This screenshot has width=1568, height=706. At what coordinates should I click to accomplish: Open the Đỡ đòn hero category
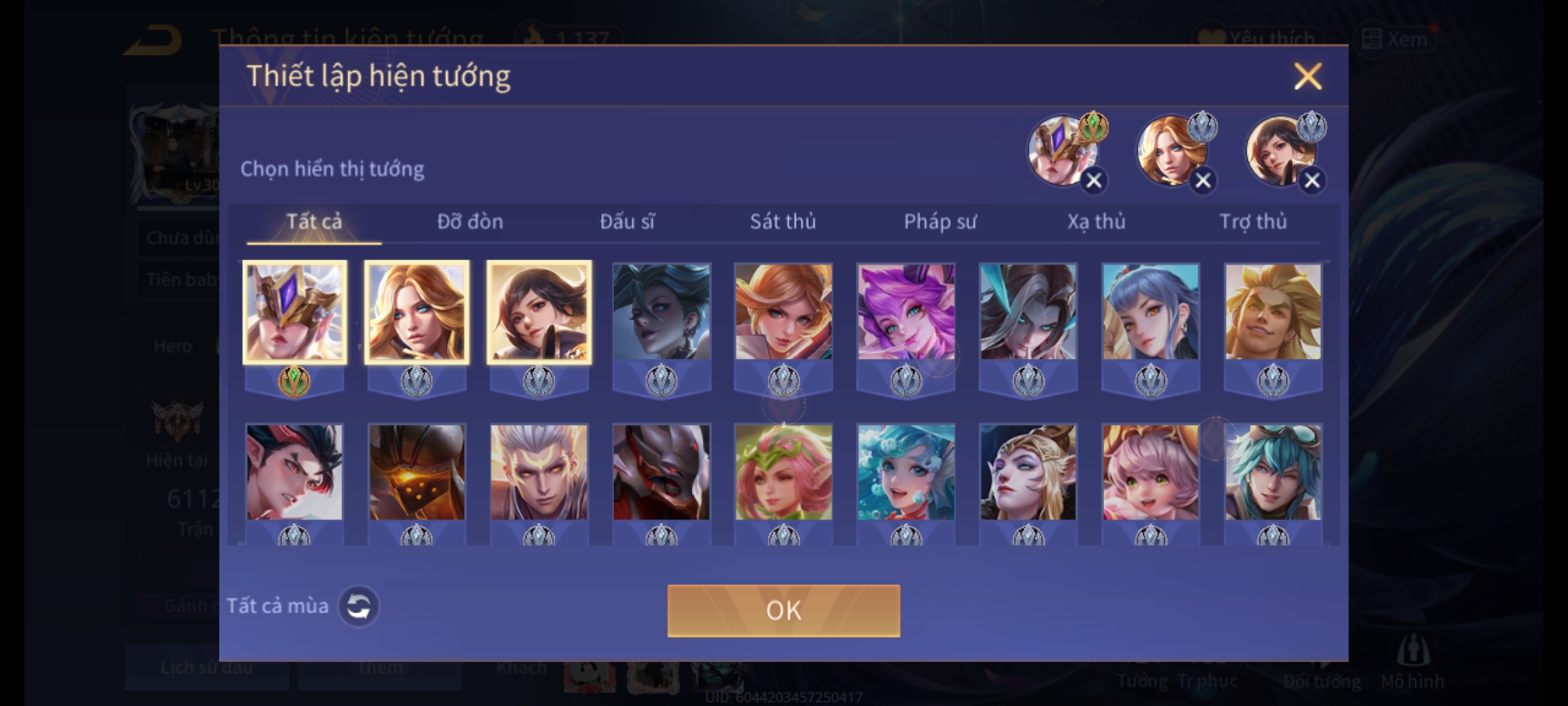click(470, 222)
